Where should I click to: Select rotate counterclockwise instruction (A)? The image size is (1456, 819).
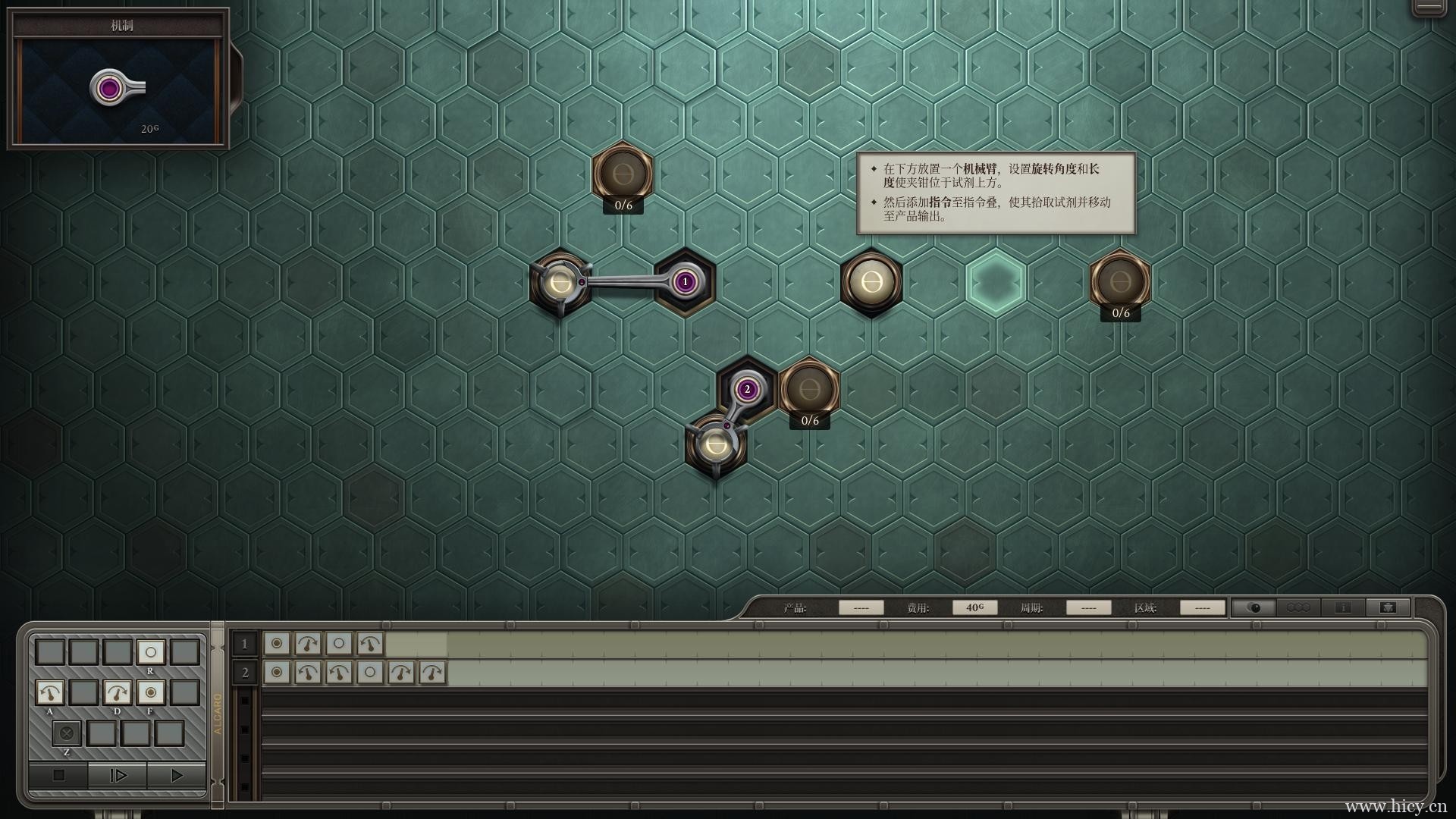click(x=50, y=692)
